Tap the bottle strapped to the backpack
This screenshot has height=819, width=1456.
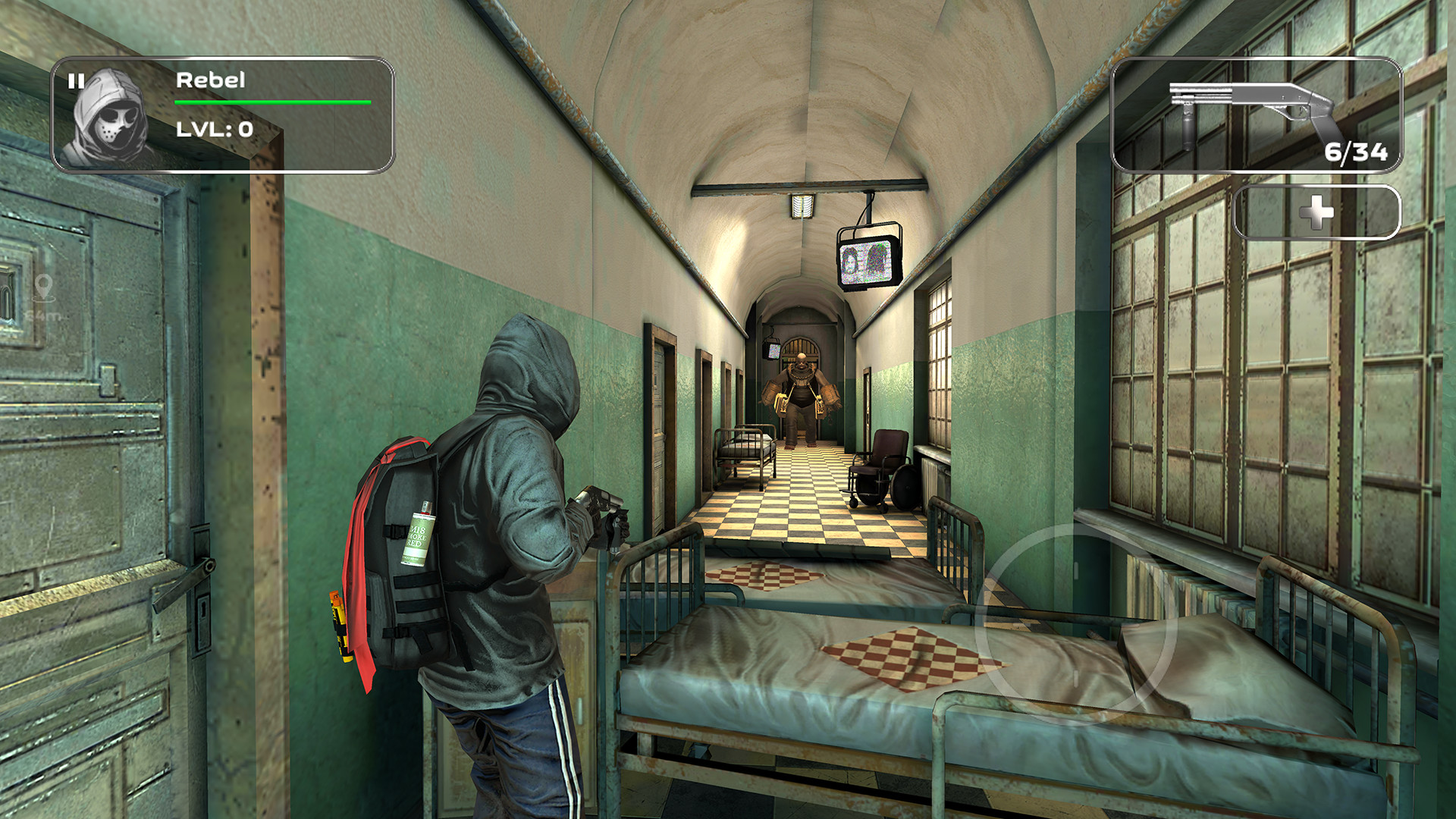419,538
